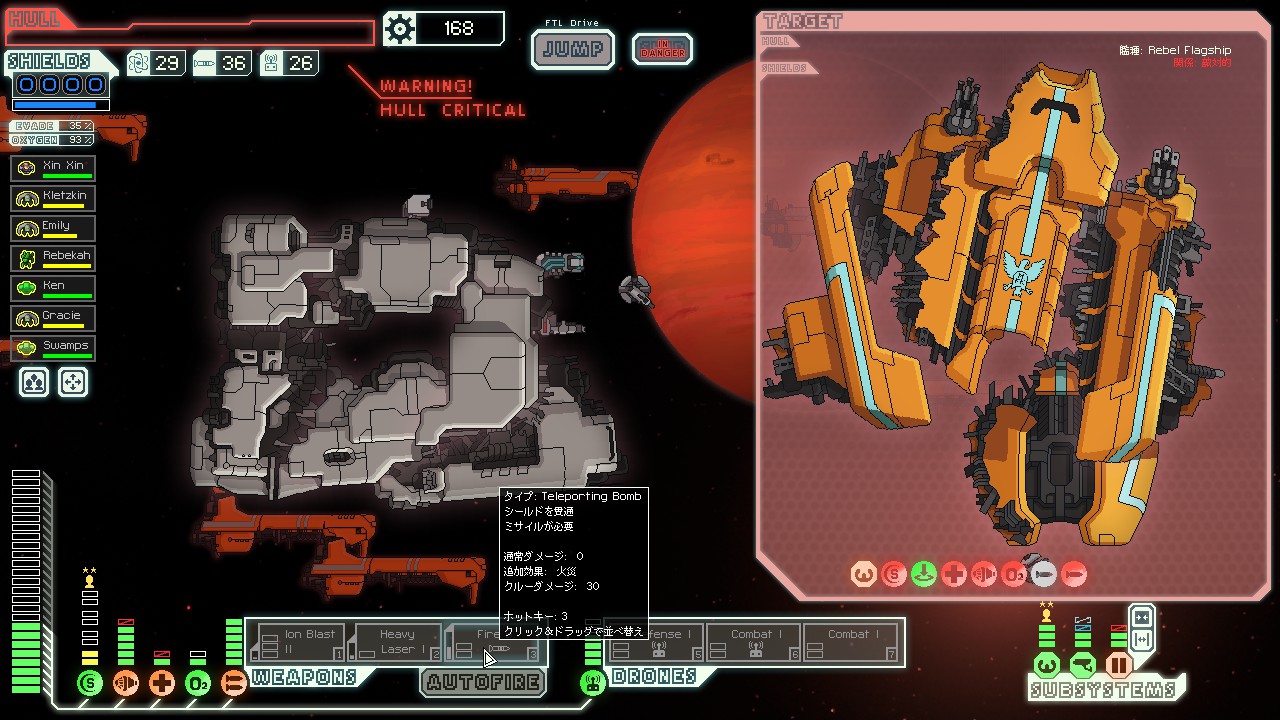Choose Emily from the crew list
1280x720 pixels.
53,228
